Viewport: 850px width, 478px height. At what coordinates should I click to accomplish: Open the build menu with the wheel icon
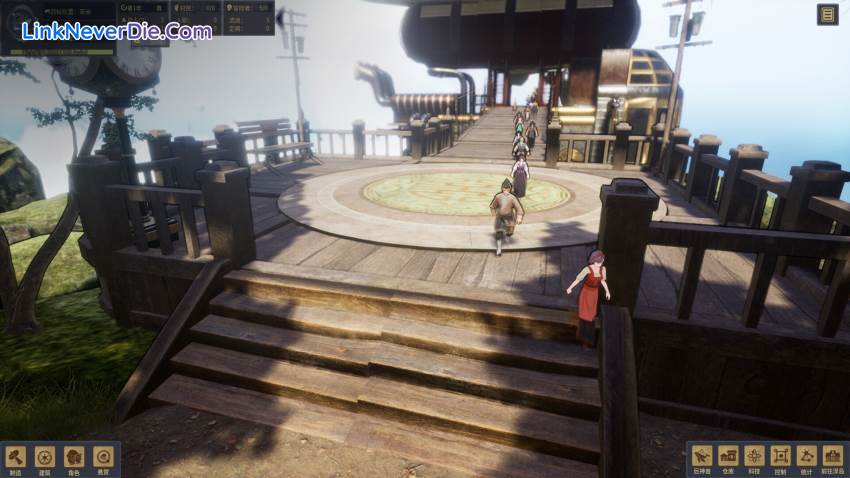pyautogui.click(x=44, y=458)
